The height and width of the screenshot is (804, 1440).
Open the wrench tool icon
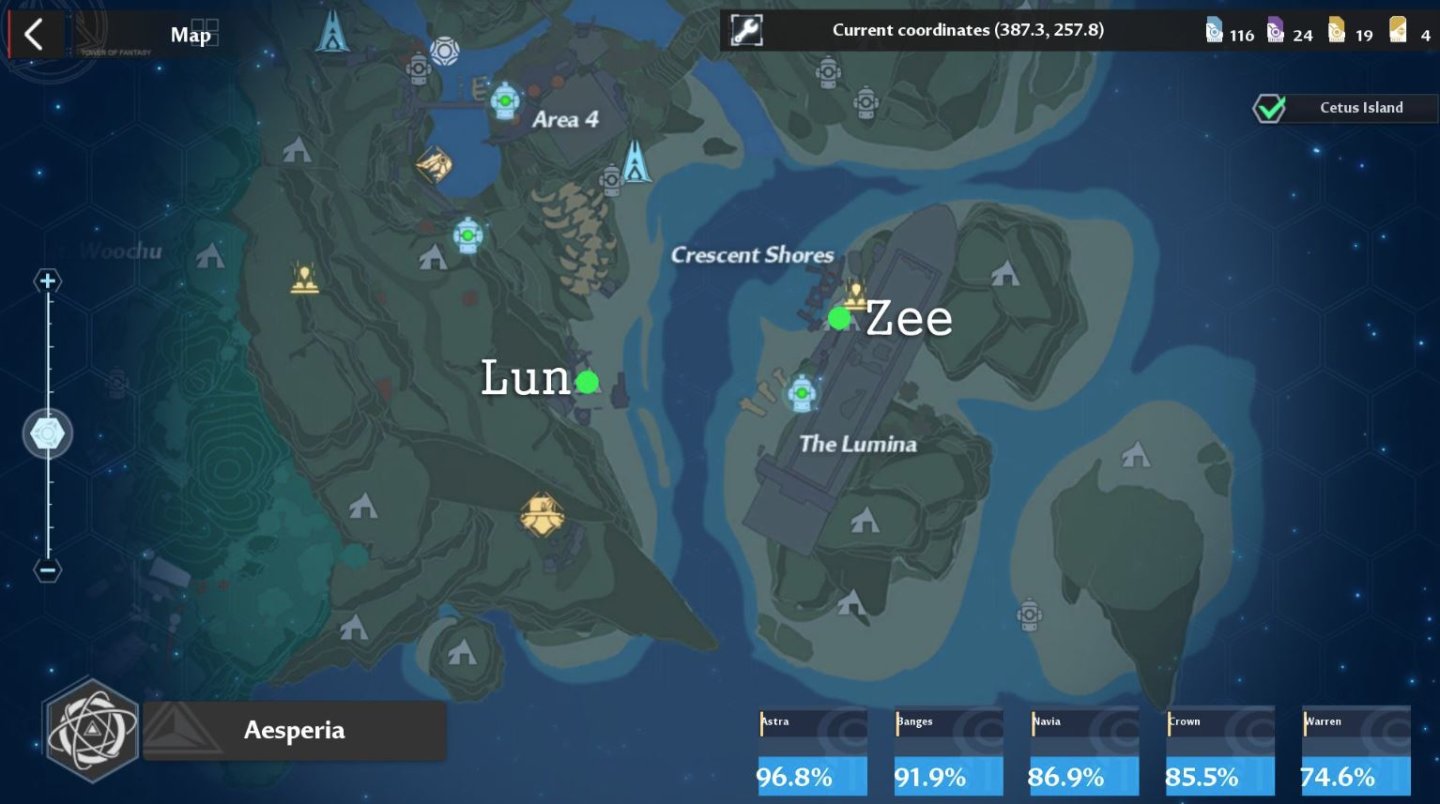click(x=746, y=31)
